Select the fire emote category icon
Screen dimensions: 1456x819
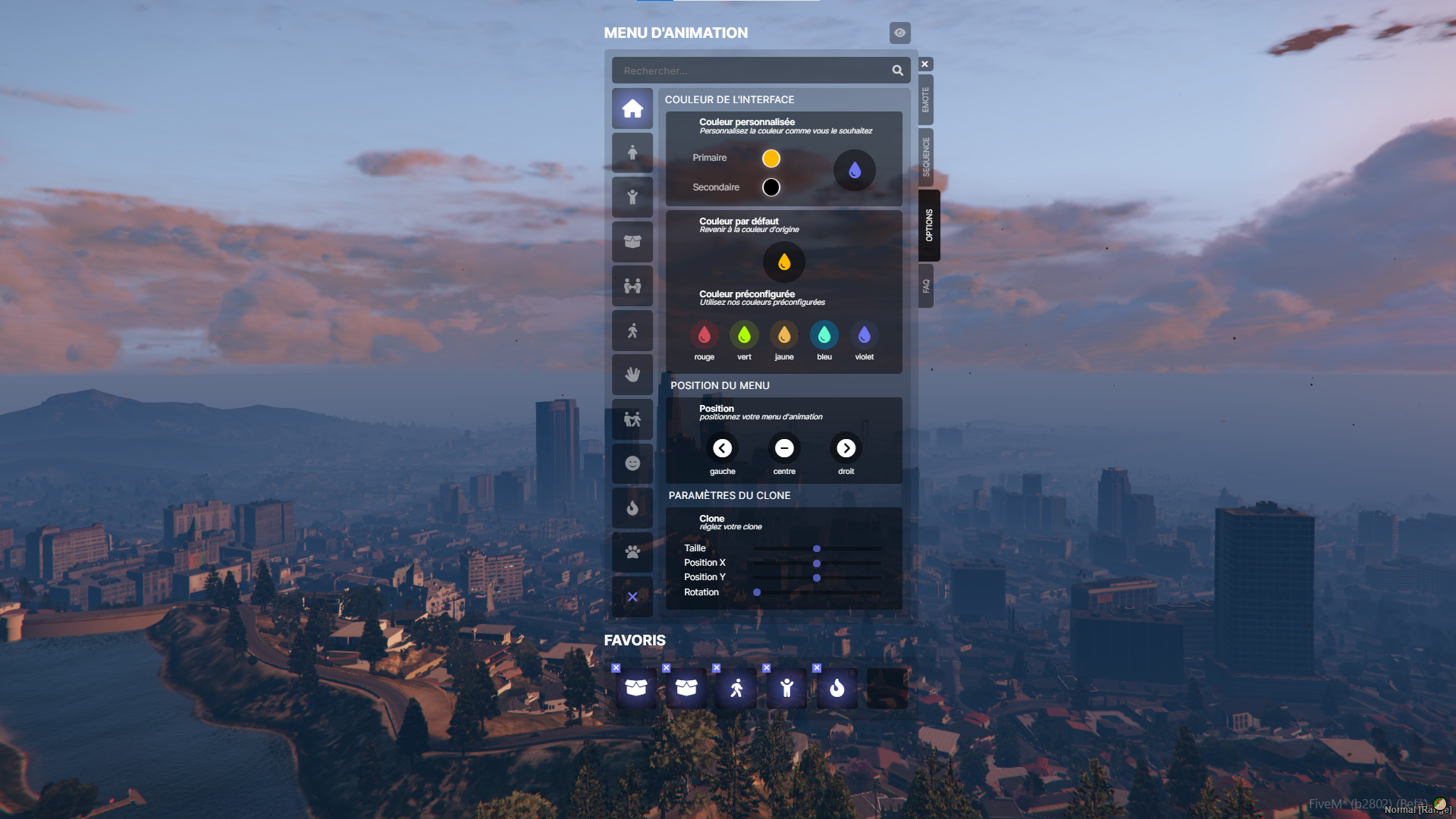[x=632, y=507]
